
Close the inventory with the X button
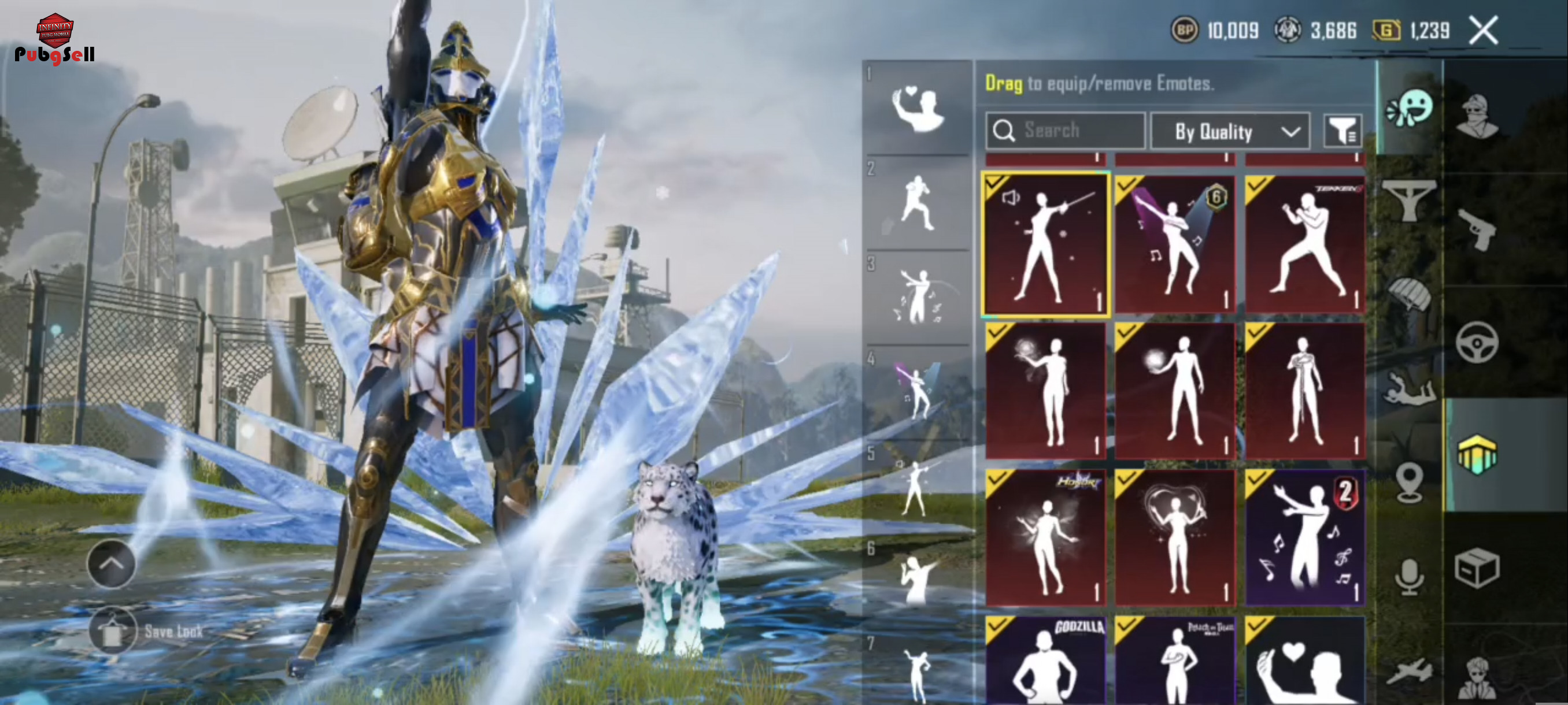(1484, 31)
